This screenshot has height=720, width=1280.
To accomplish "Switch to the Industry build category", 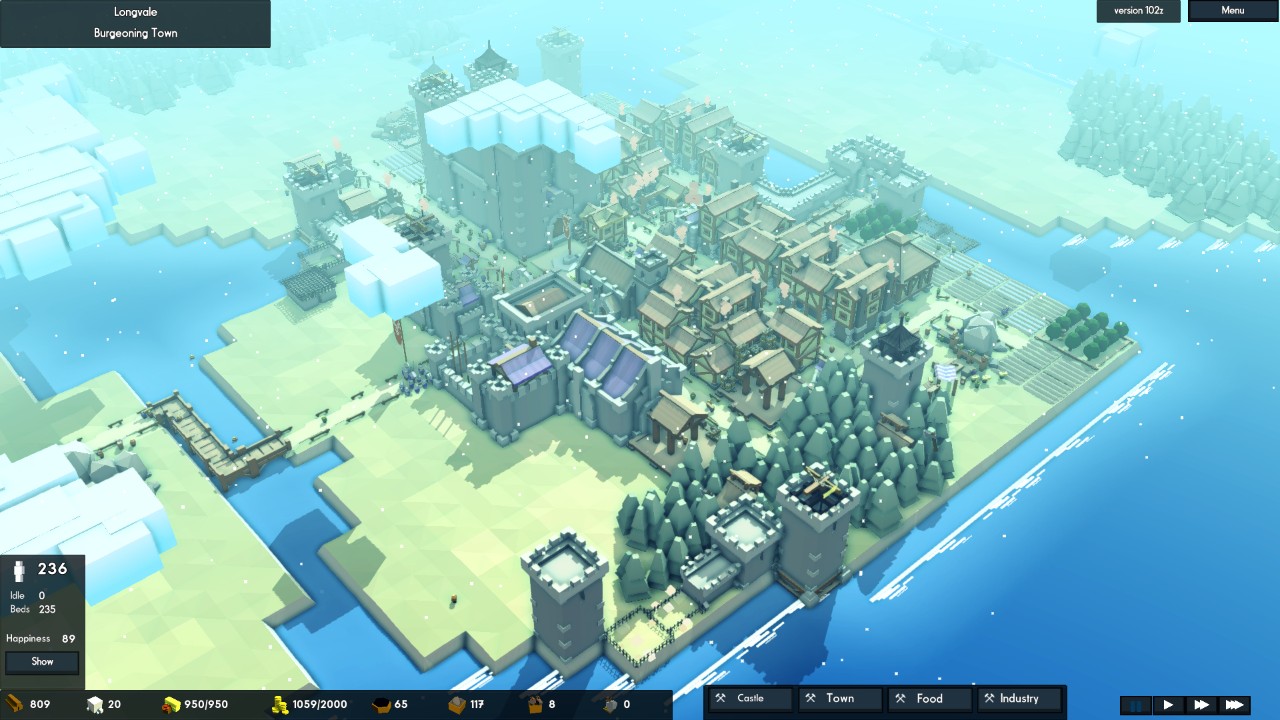I will pyautogui.click(x=1018, y=699).
